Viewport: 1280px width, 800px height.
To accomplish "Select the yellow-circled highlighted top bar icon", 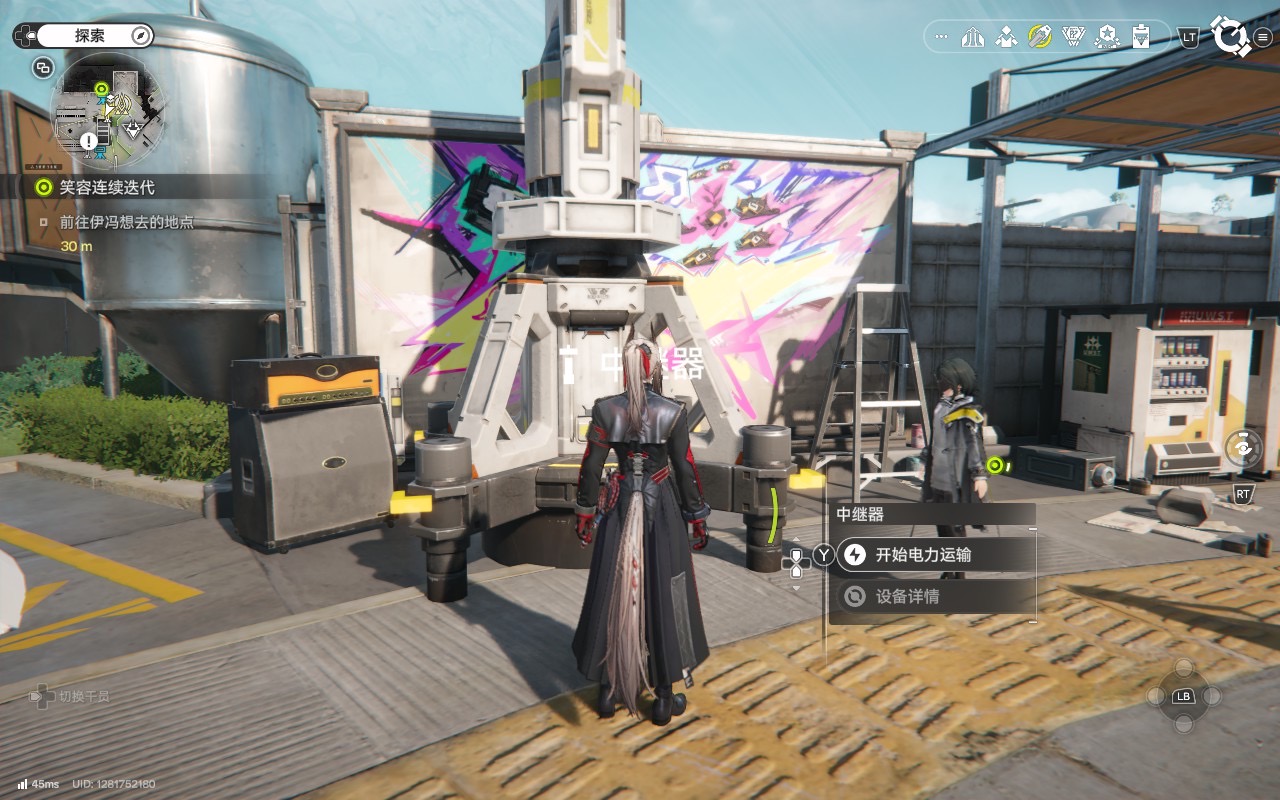I will (1040, 37).
